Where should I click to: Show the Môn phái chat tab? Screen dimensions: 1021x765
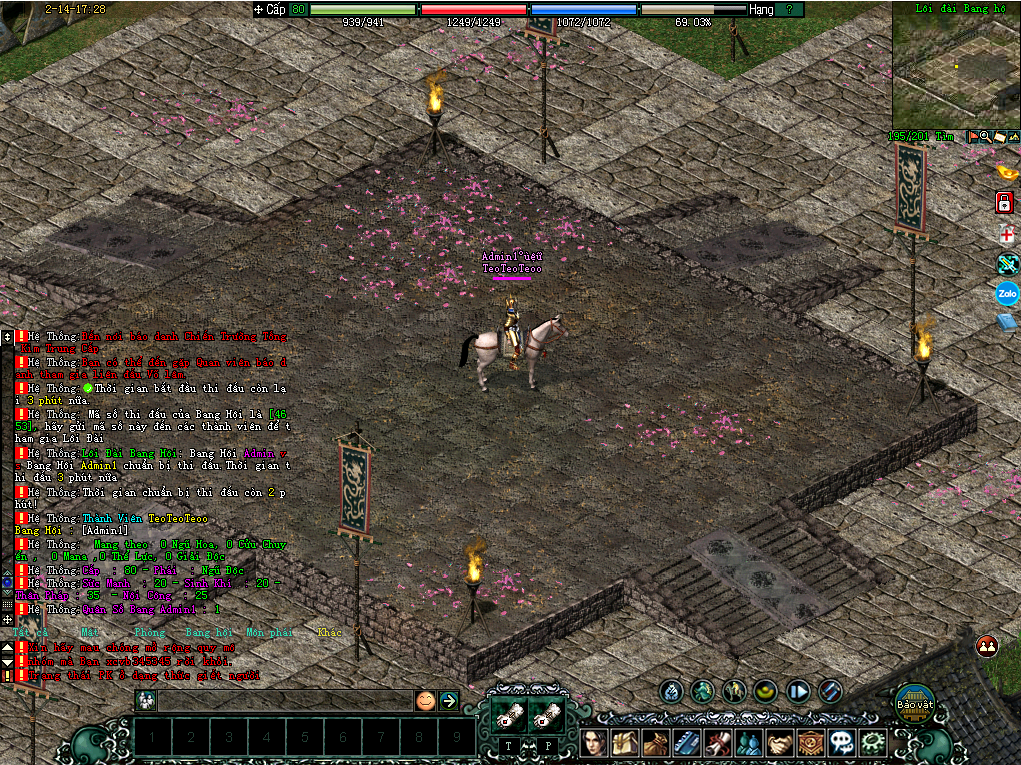point(270,632)
